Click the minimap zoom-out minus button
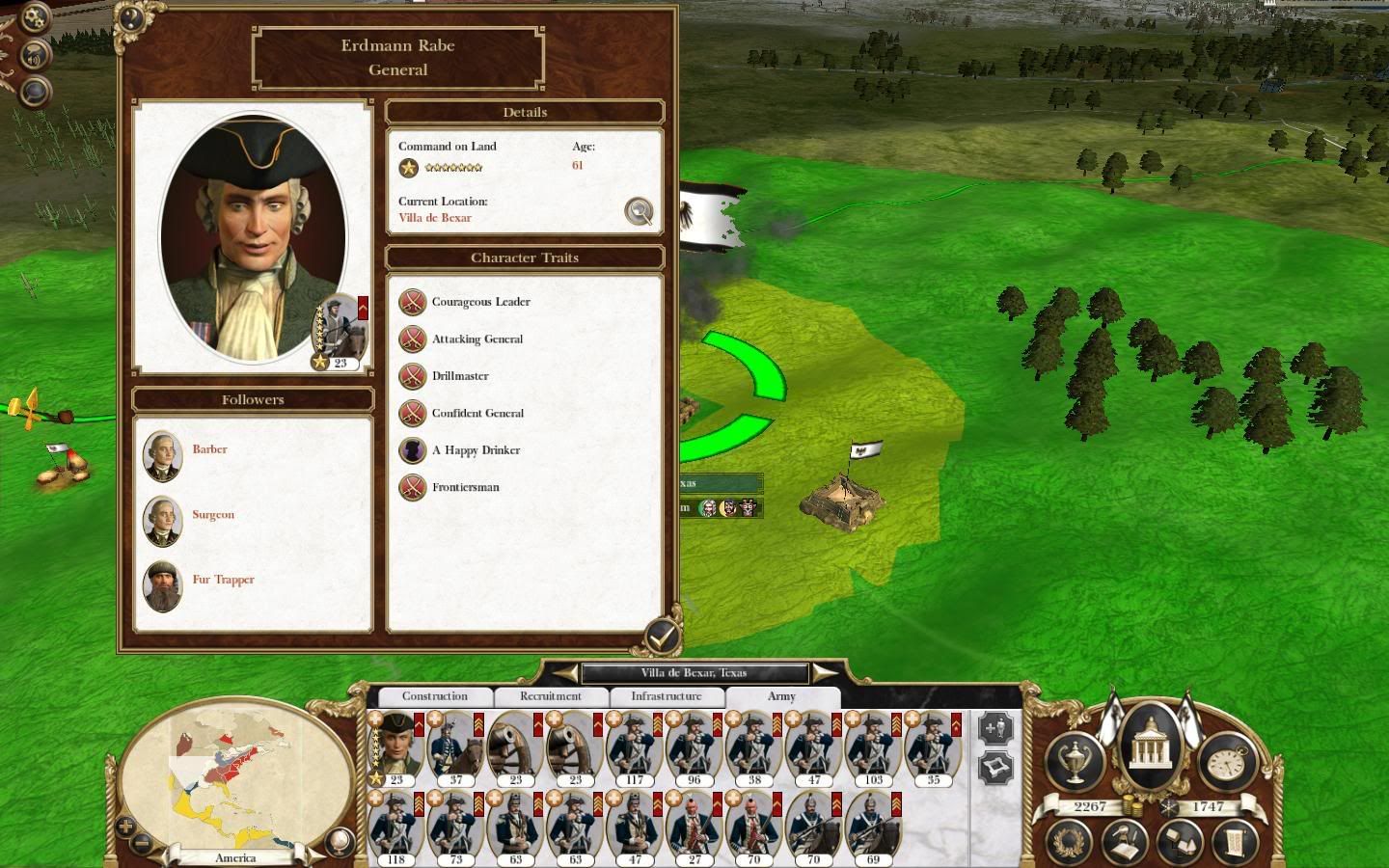Screen dimensions: 1389x868 pyautogui.click(x=141, y=843)
